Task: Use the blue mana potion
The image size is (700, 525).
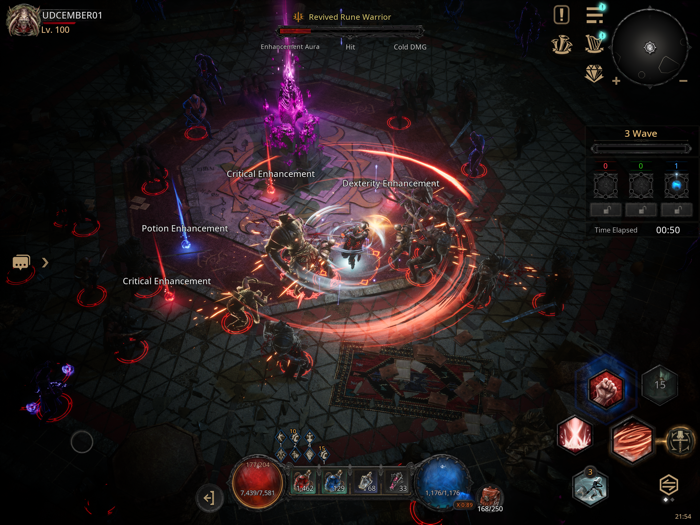Action: [x=335, y=482]
